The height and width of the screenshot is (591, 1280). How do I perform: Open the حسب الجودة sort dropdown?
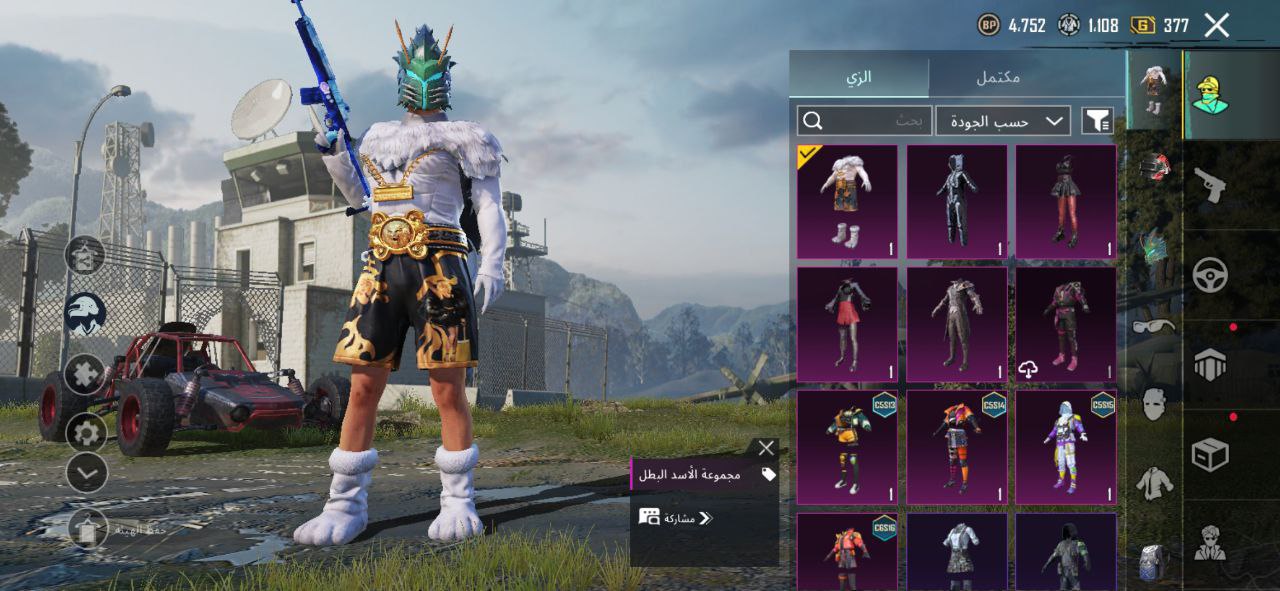tap(1003, 121)
